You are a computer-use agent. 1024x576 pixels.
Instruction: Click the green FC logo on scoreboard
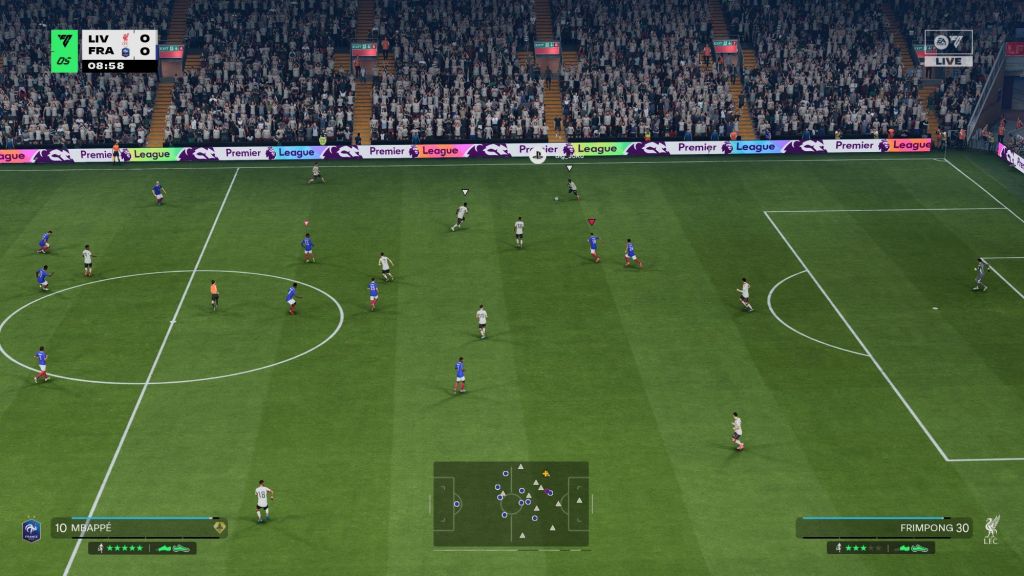65,50
